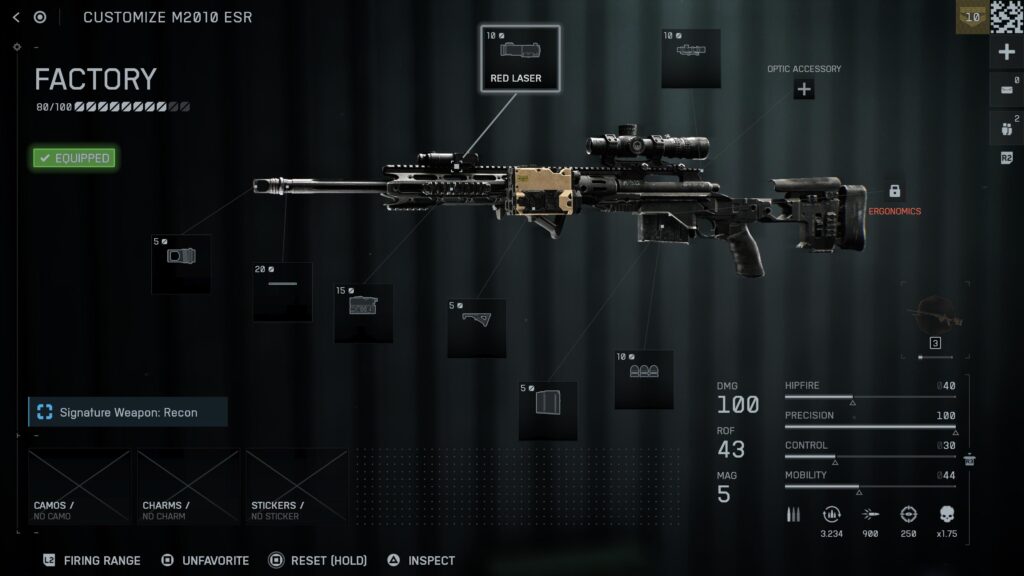Image resolution: width=1024 pixels, height=576 pixels.
Task: Select the ammunition type slot
Action: point(643,379)
